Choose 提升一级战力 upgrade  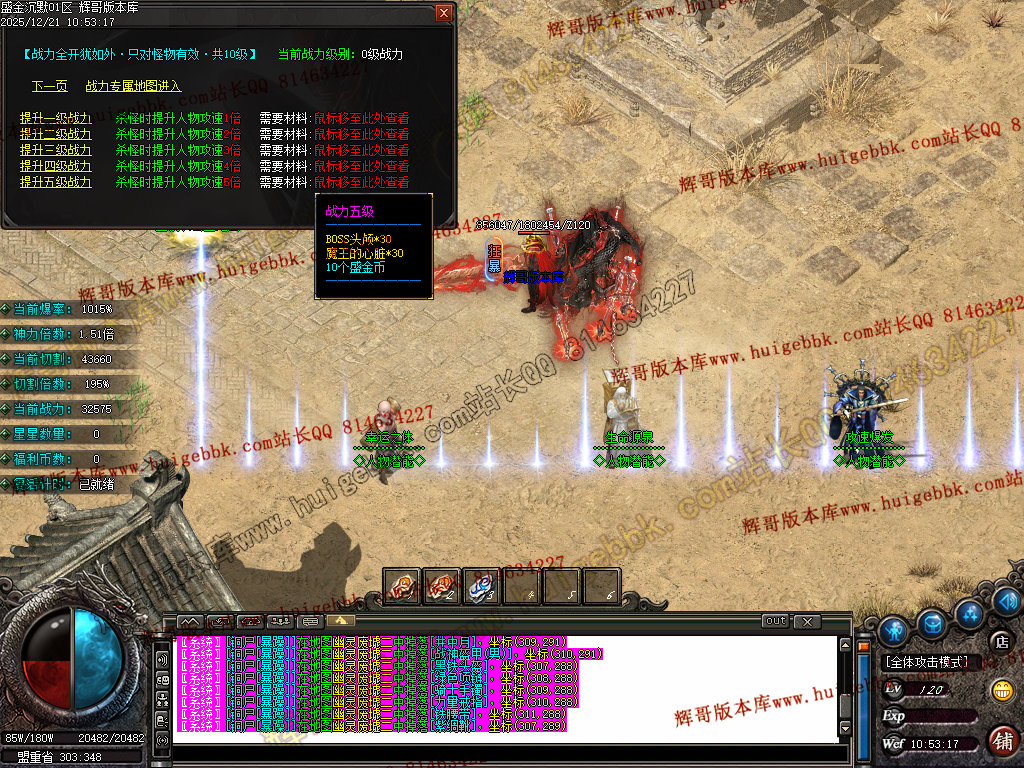click(x=55, y=118)
